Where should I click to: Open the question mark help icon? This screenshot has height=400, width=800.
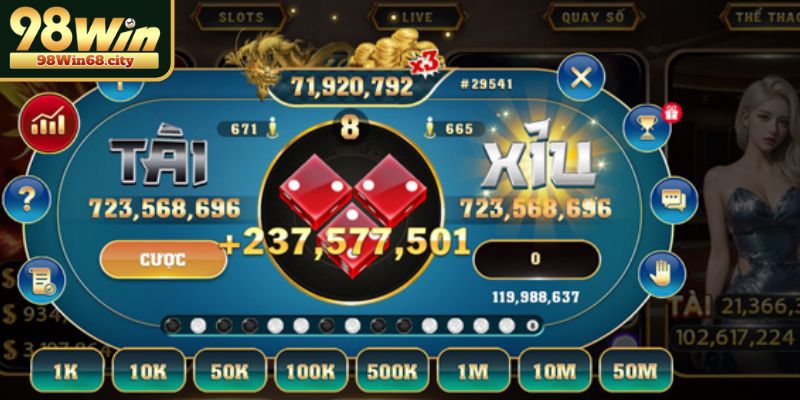pos(27,200)
